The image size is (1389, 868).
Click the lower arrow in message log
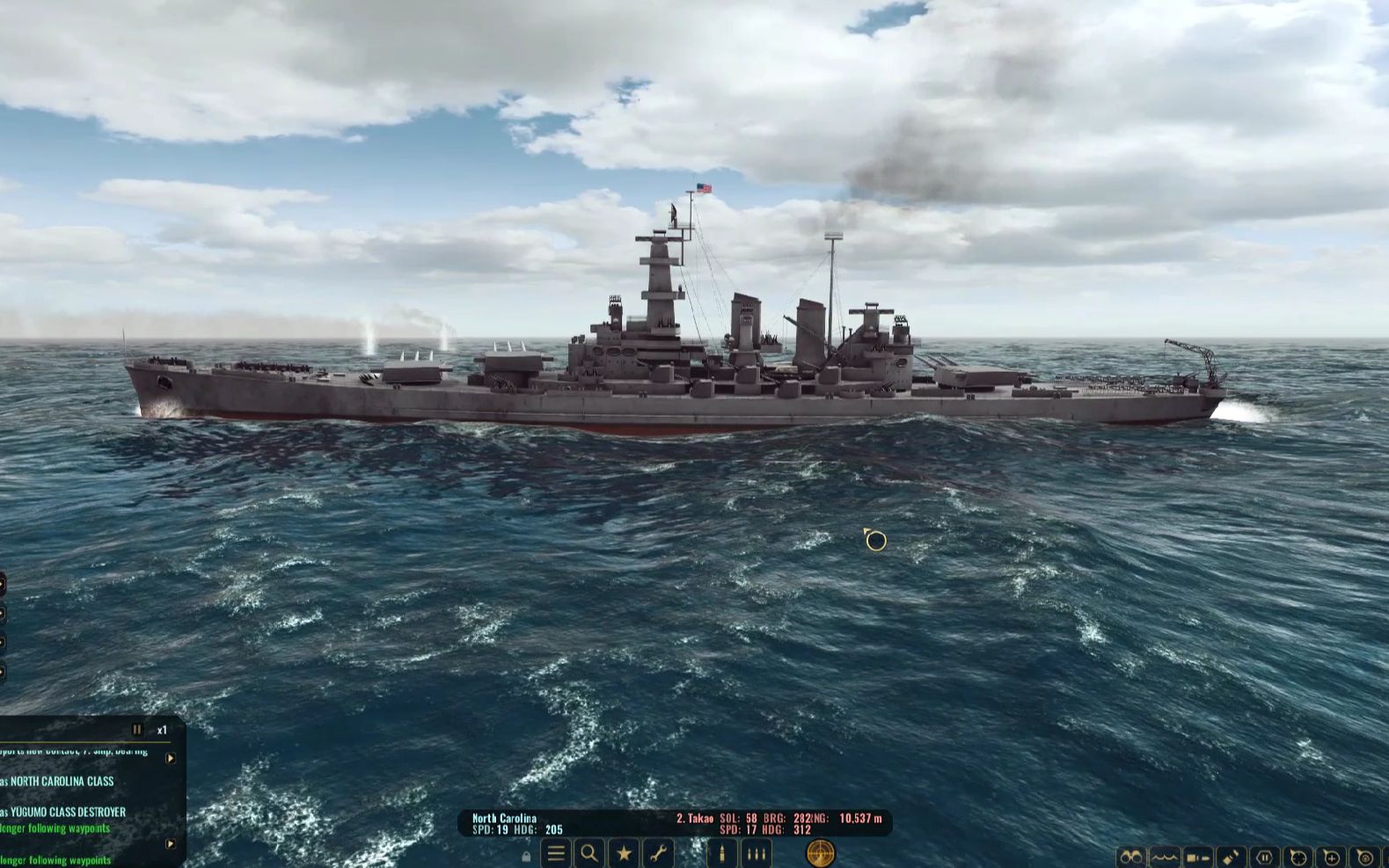171,844
